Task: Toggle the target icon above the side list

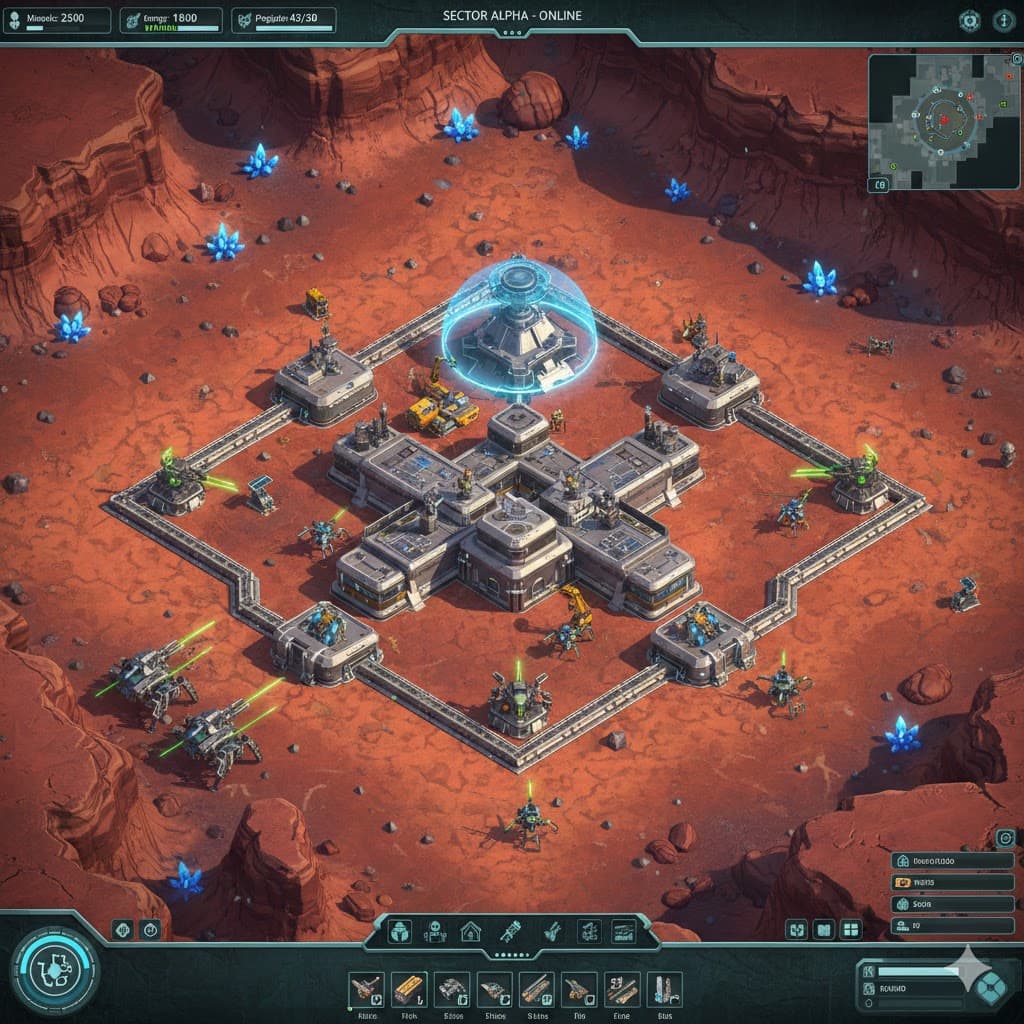Action: [x=1004, y=838]
